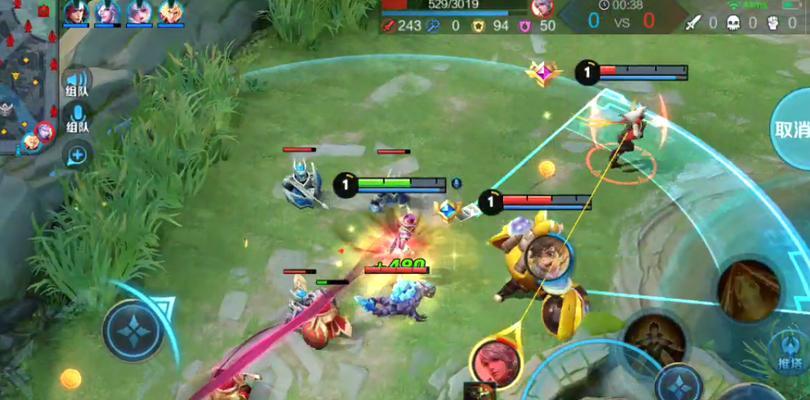The width and height of the screenshot is (810, 400).
Task: Toggle the 组队 team speaker button
Action: (76, 84)
